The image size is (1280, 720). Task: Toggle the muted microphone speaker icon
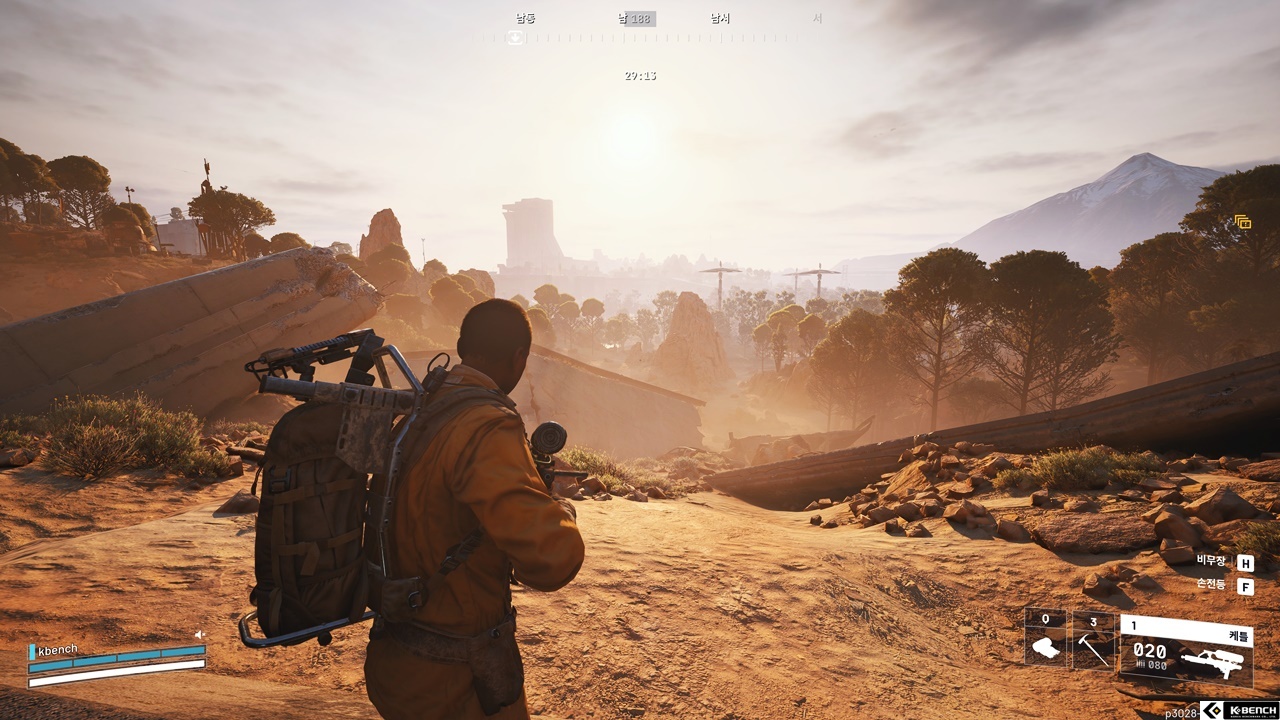tap(200, 634)
